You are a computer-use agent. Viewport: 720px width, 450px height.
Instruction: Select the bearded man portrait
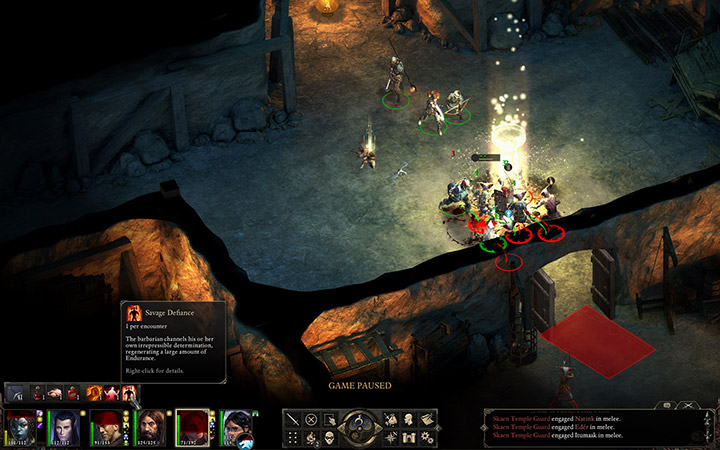point(152,427)
